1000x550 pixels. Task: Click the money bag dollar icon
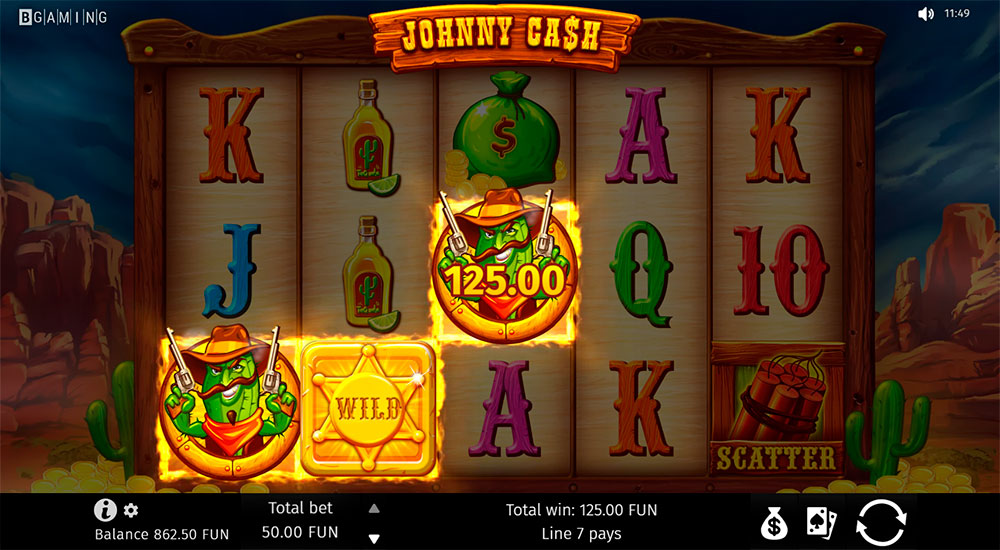point(775,522)
